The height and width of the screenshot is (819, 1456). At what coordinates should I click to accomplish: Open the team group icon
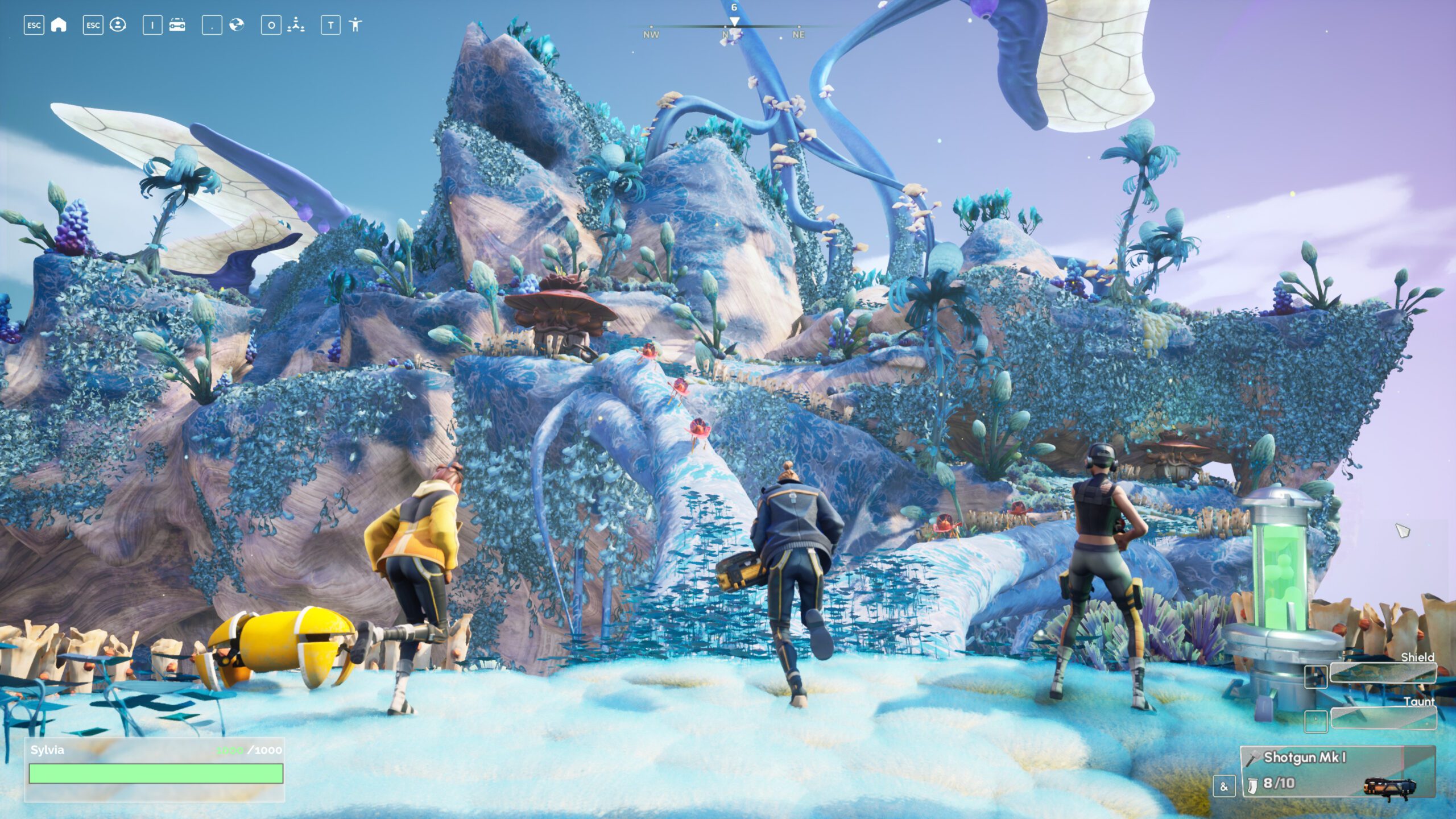296,25
